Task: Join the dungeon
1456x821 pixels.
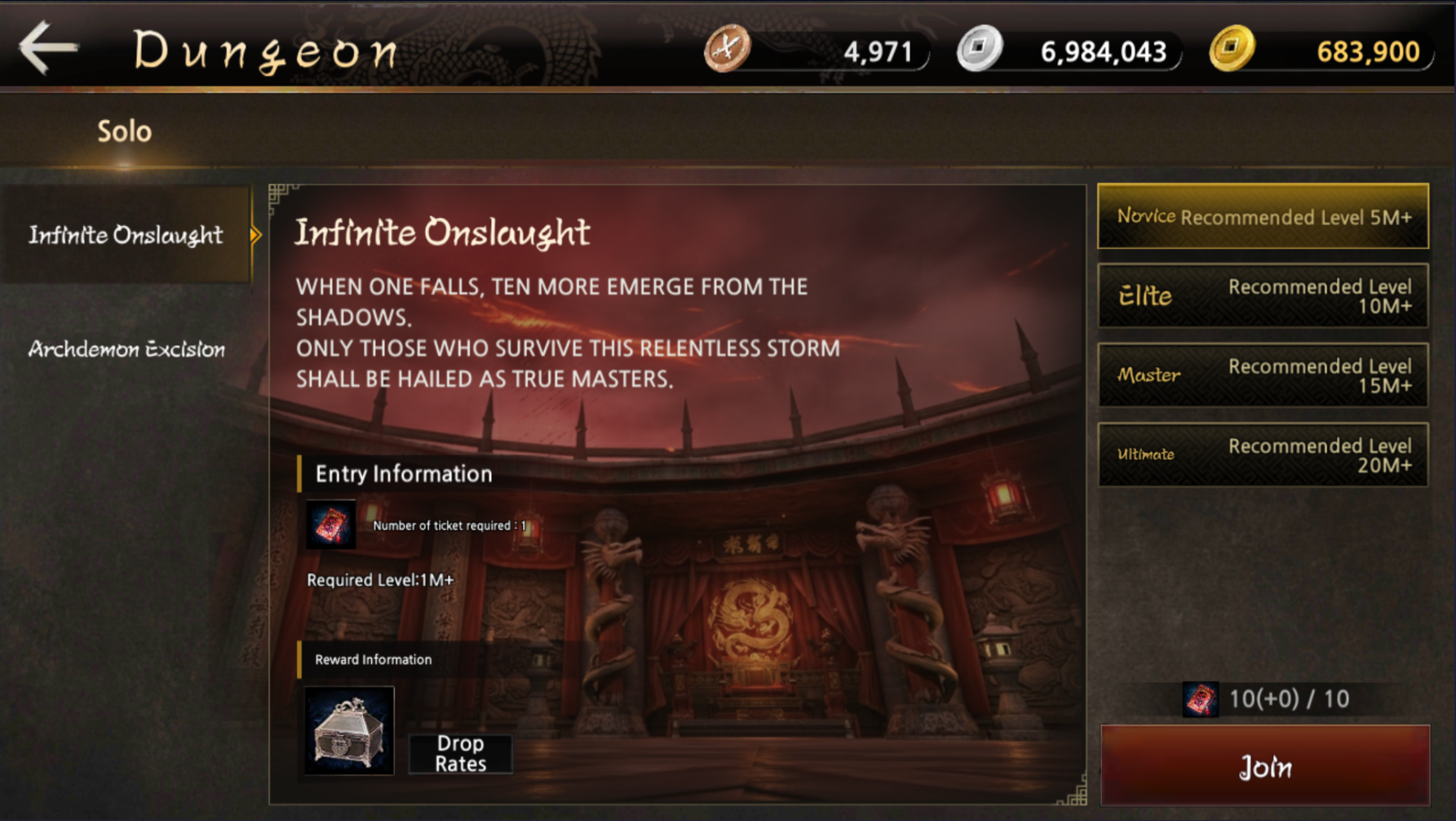Action: click(1264, 766)
